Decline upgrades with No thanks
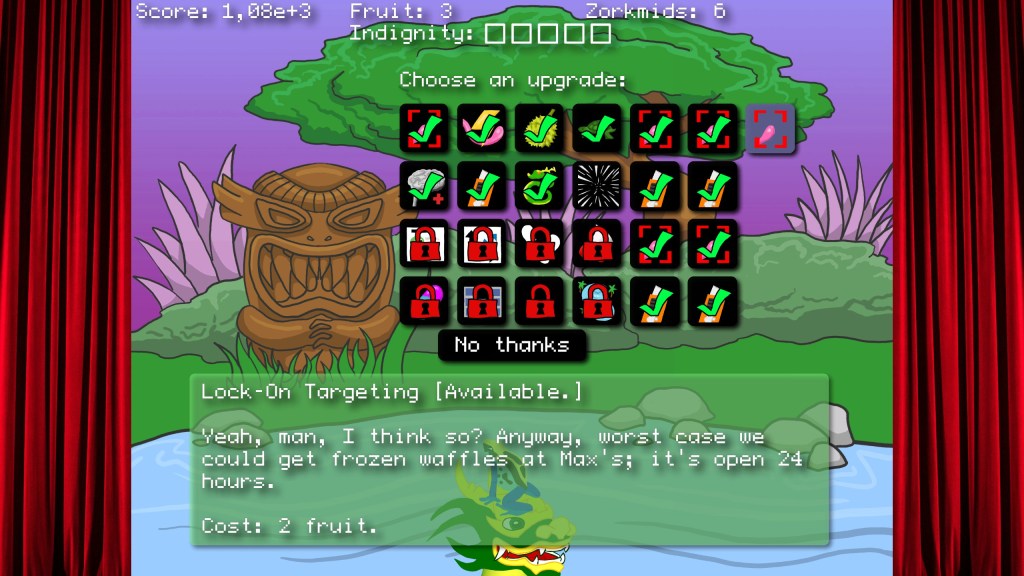 pos(512,345)
